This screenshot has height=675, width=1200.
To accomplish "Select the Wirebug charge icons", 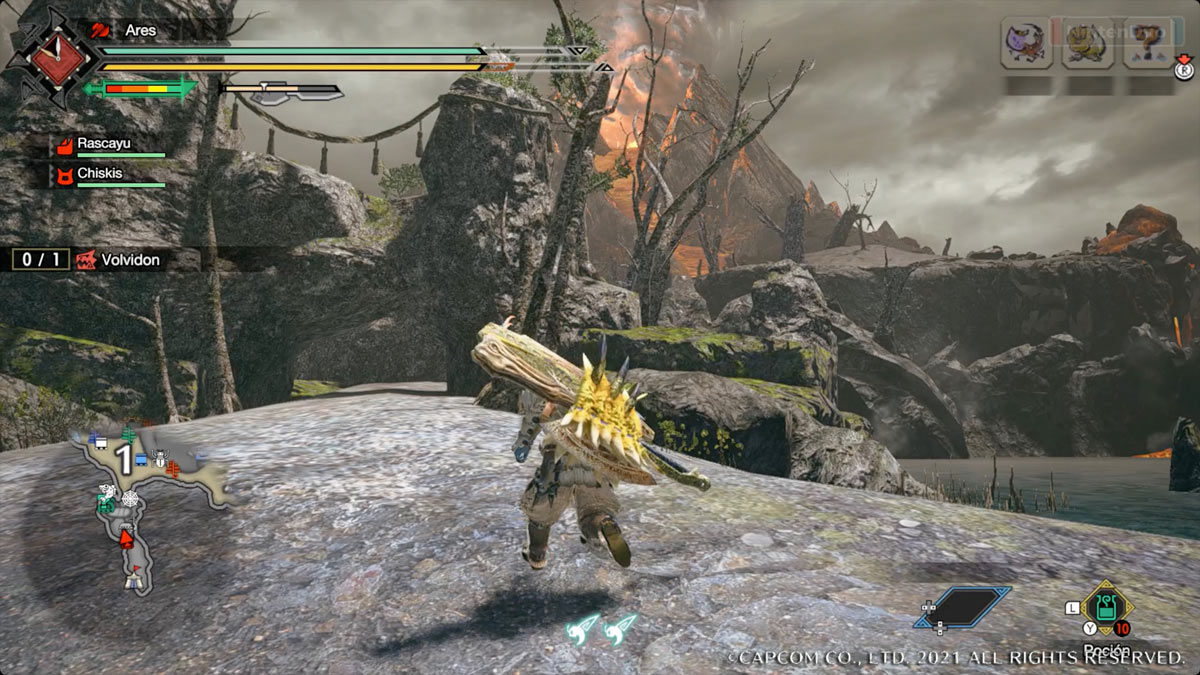I will pyautogui.click(x=602, y=628).
